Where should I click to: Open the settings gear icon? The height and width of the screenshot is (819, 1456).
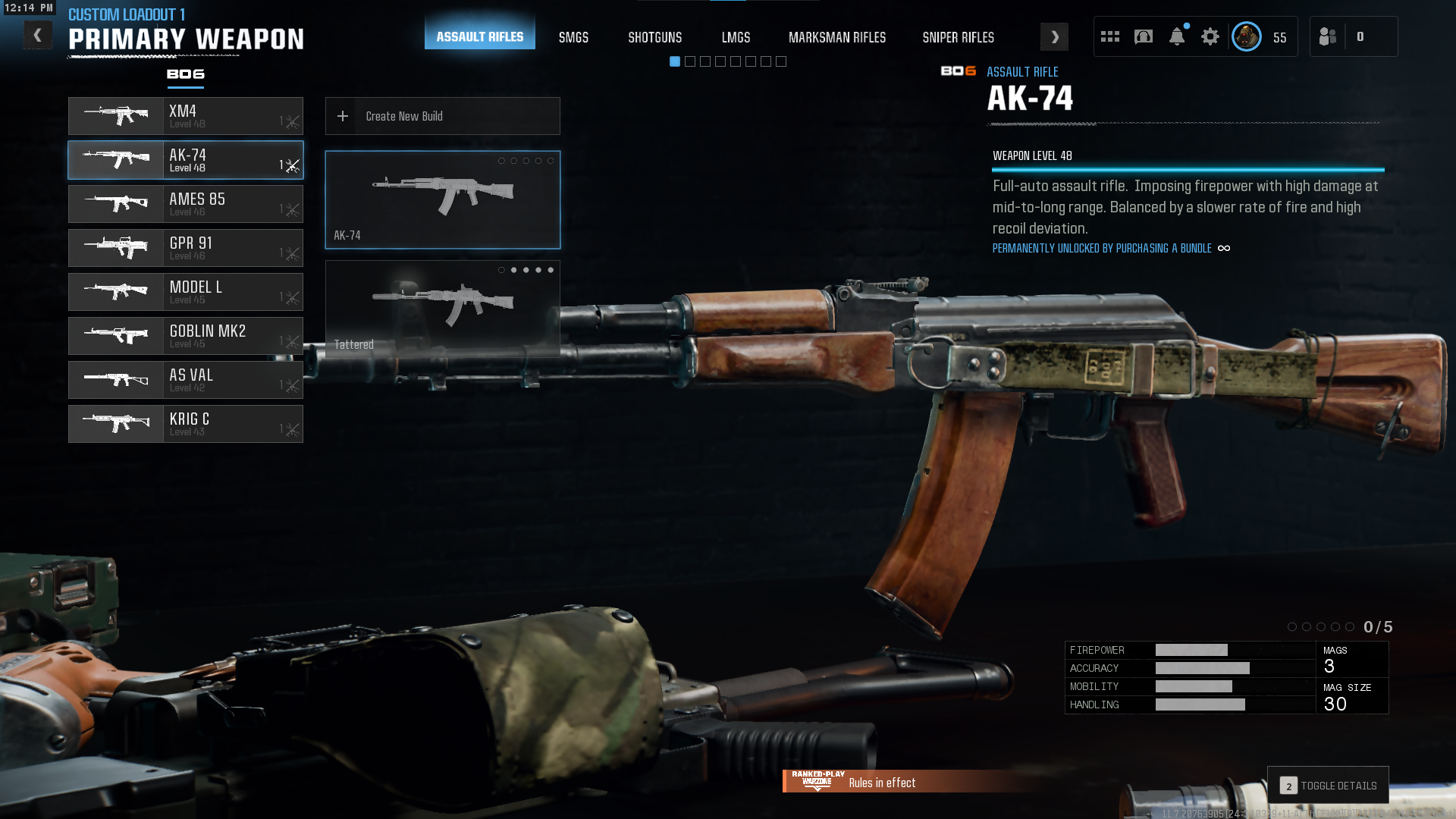(1210, 36)
